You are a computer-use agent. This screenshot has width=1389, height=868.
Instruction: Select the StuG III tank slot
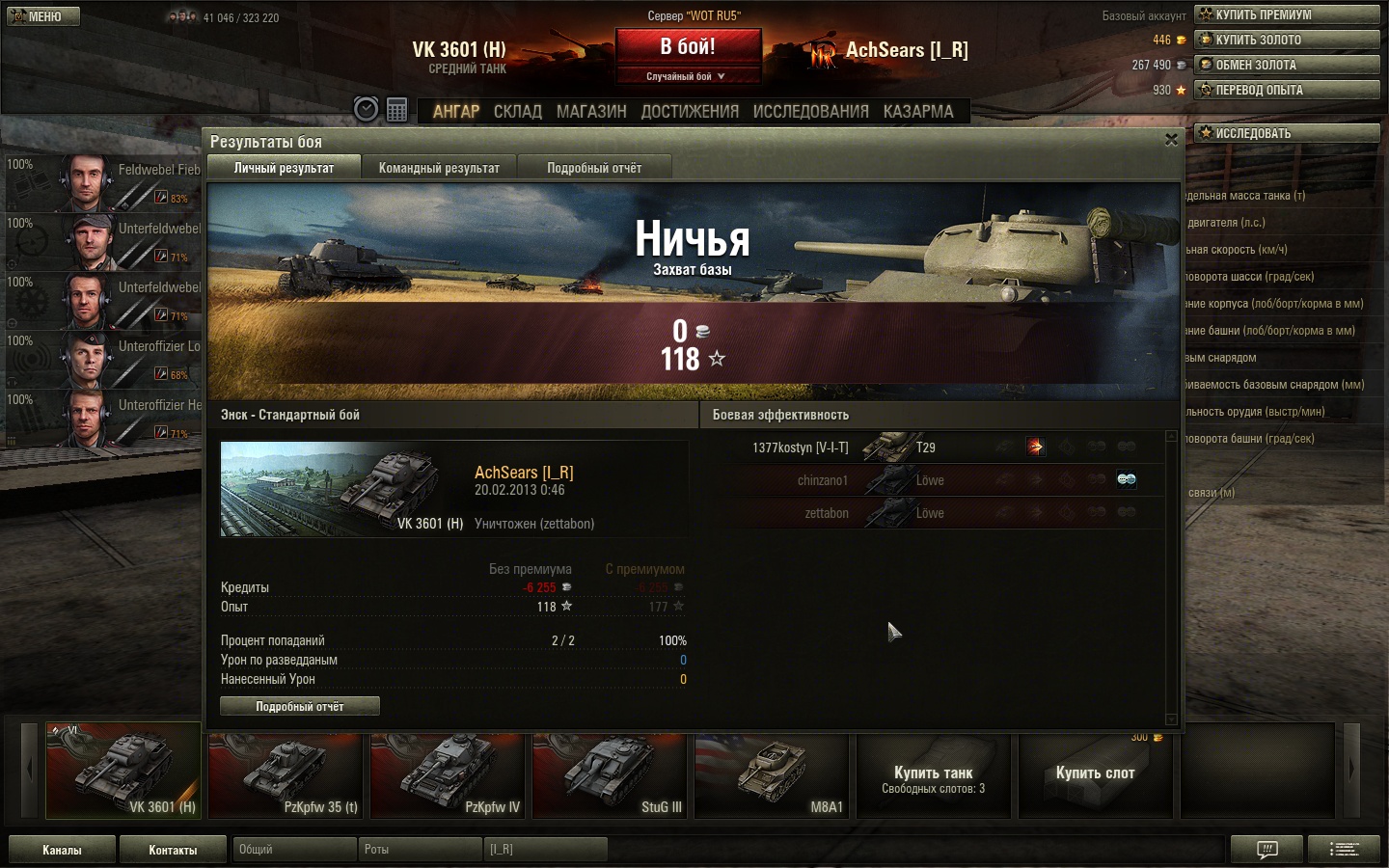pos(610,776)
